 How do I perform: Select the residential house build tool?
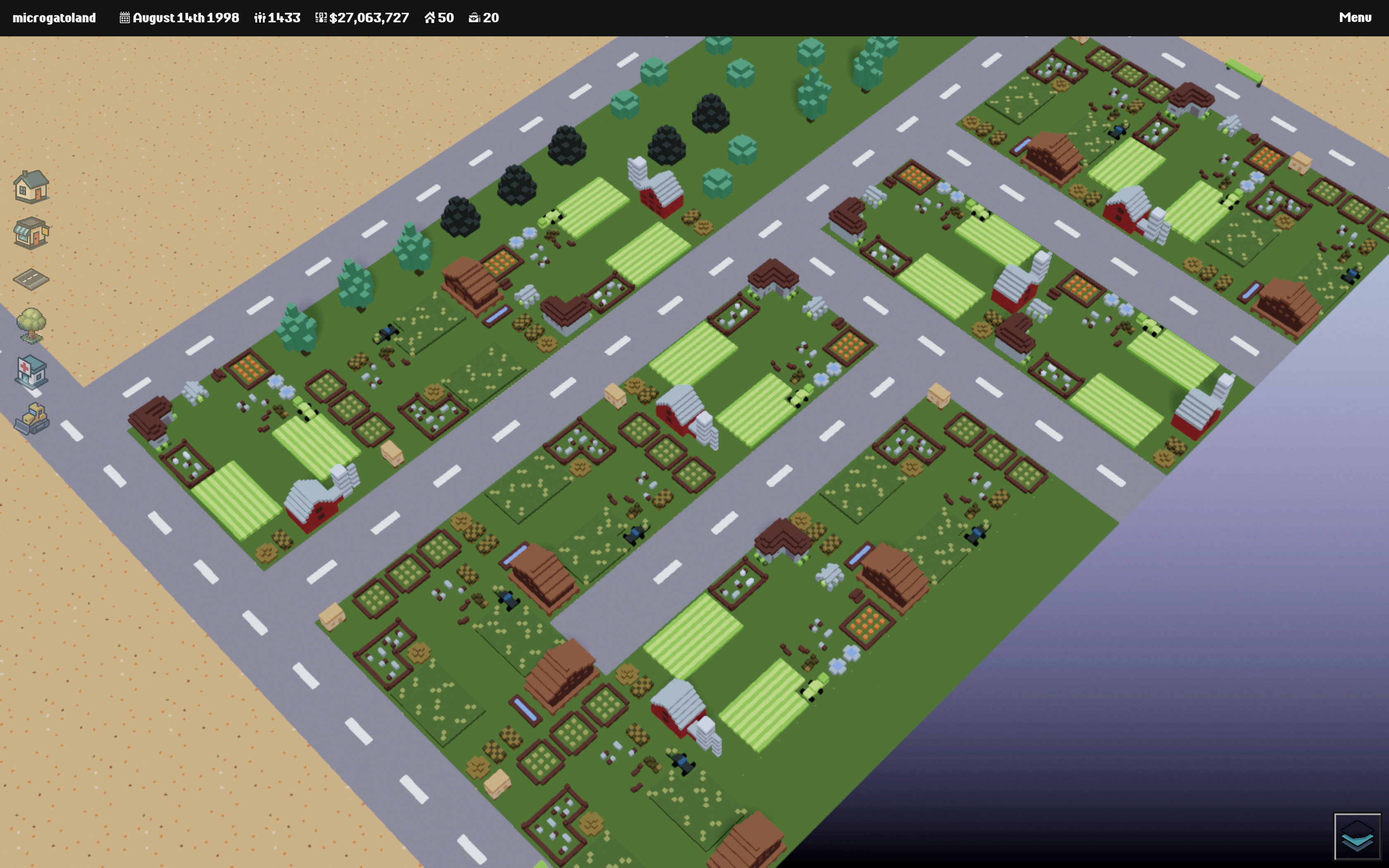click(31, 186)
